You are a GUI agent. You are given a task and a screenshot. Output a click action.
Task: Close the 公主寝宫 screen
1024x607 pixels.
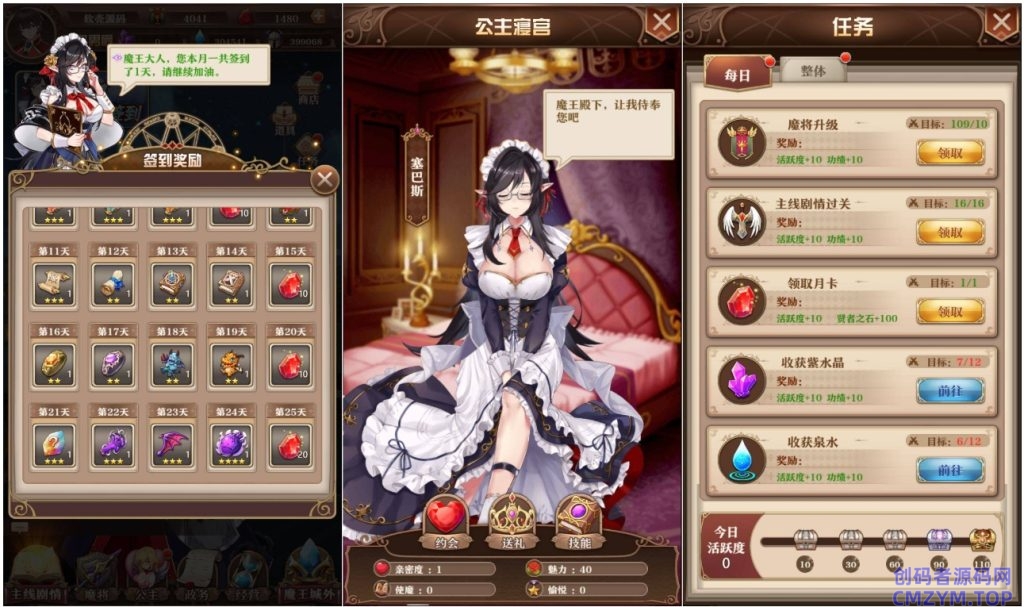[x=661, y=23]
